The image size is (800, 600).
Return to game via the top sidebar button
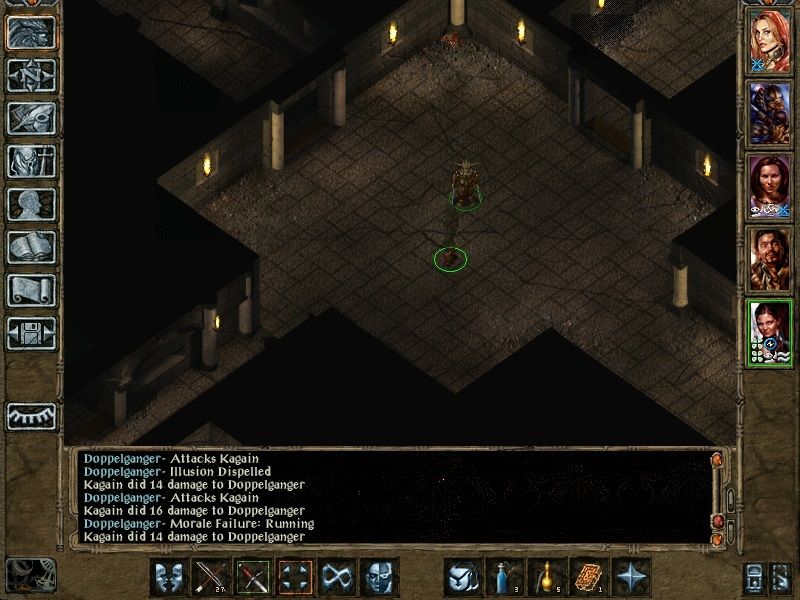[31, 31]
